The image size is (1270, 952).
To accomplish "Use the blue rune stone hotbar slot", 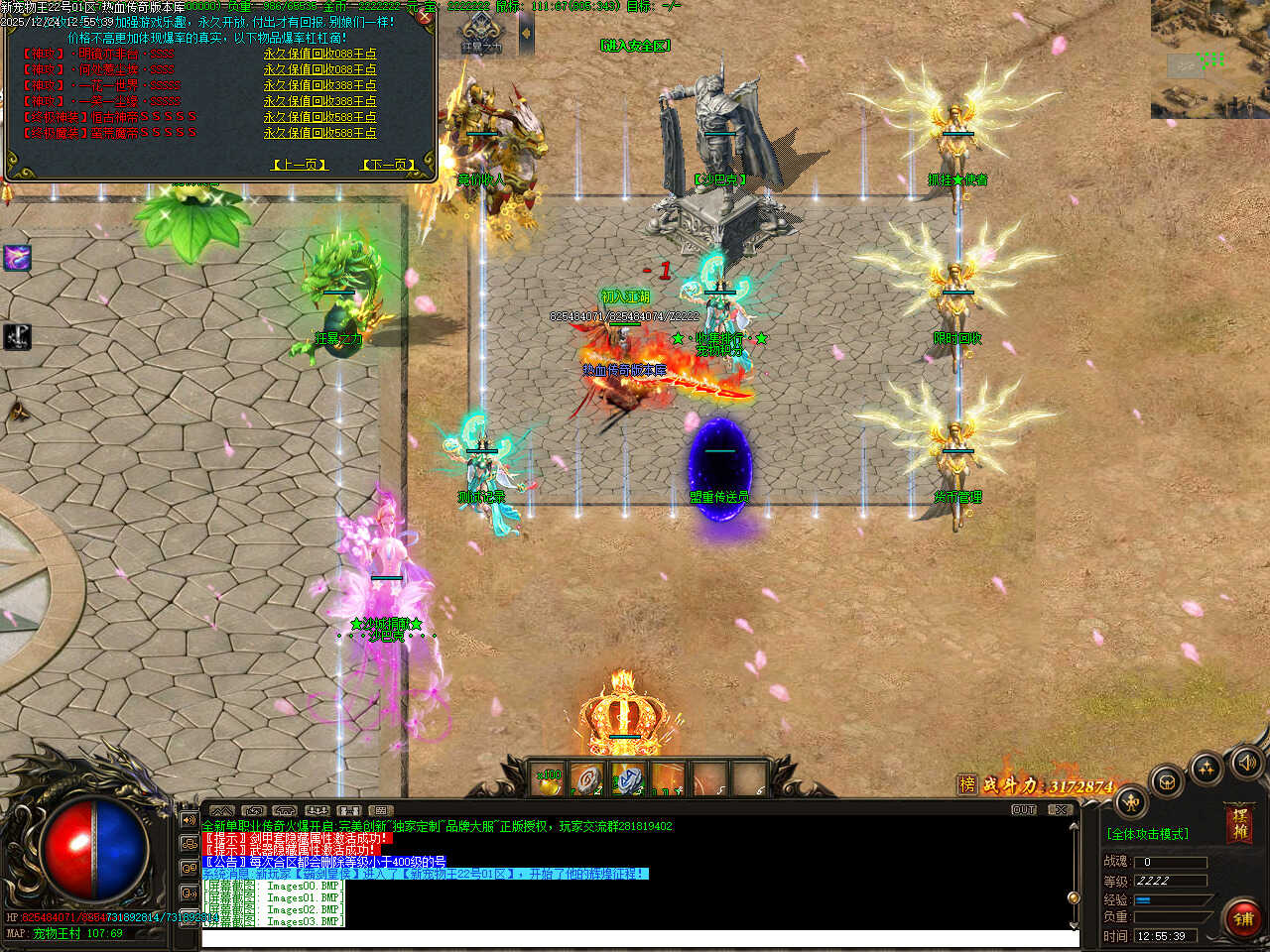I will 628,779.
